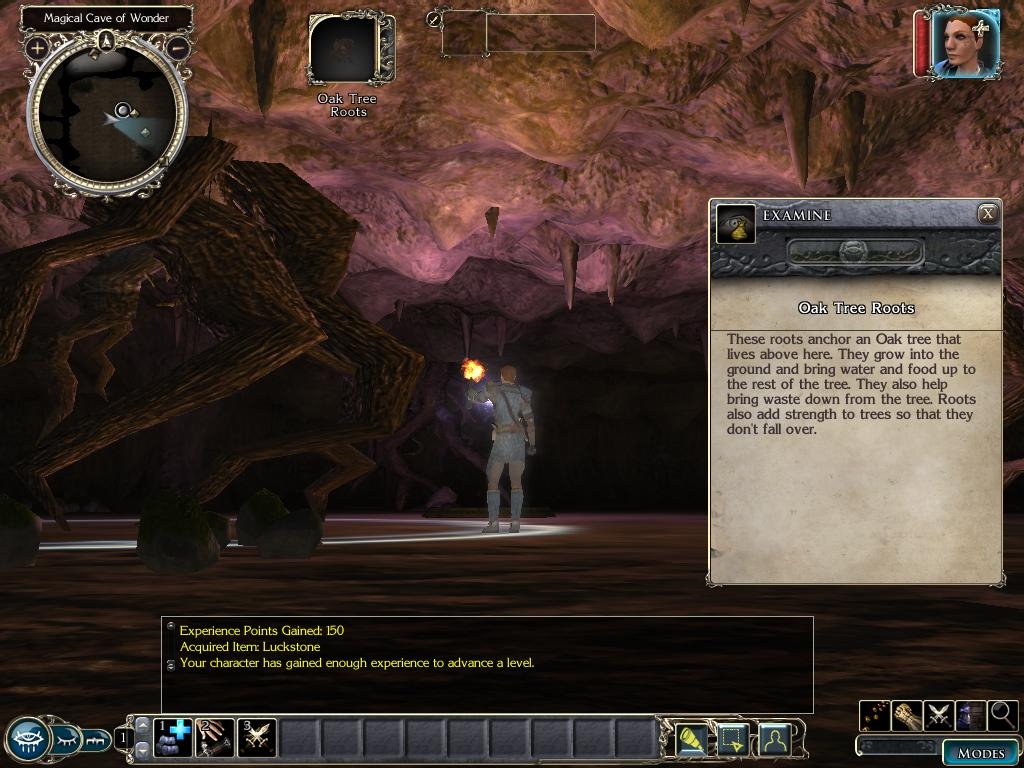Click the chat log message box
The width and height of the screenshot is (1024, 768).
(x=487, y=664)
